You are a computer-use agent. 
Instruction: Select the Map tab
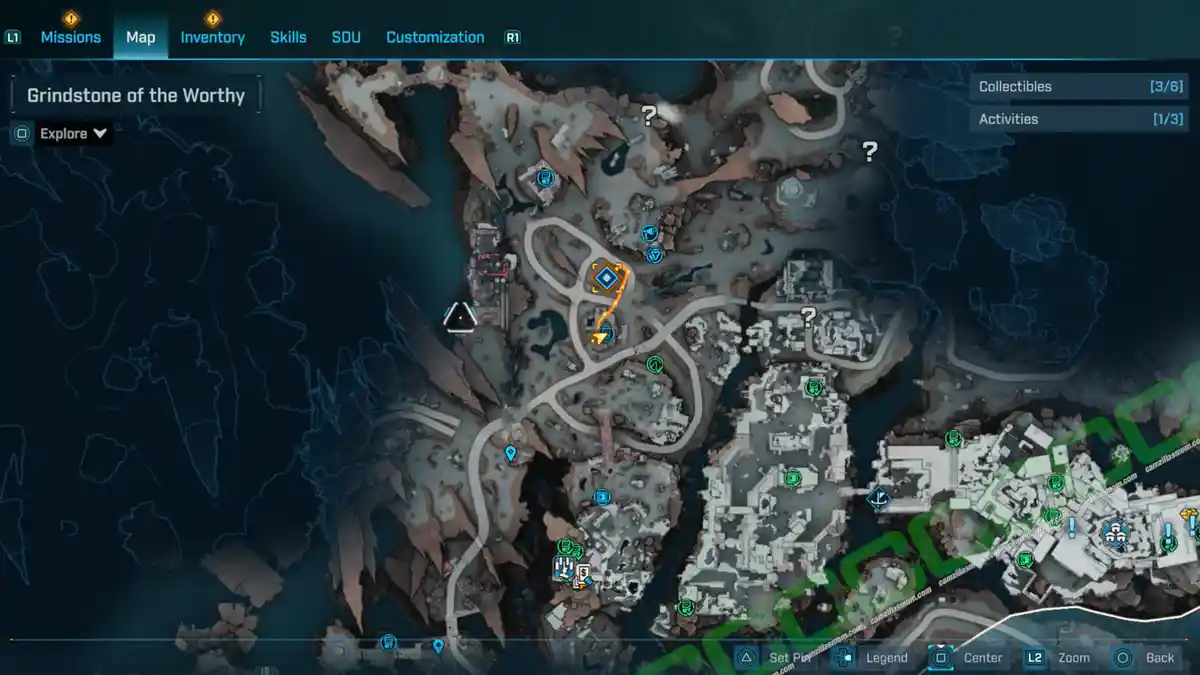pos(140,37)
